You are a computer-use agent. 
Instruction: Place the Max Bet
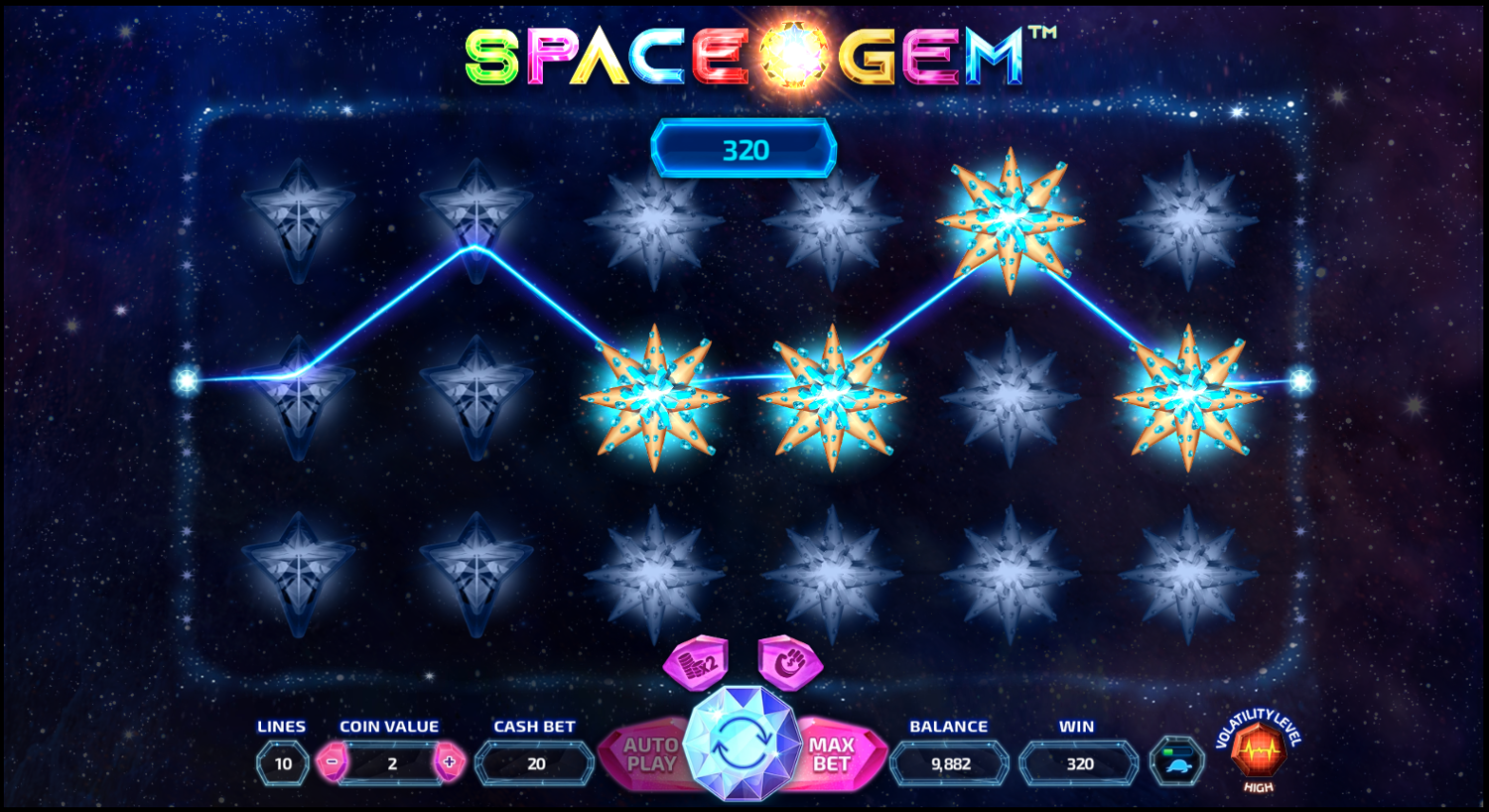click(836, 755)
